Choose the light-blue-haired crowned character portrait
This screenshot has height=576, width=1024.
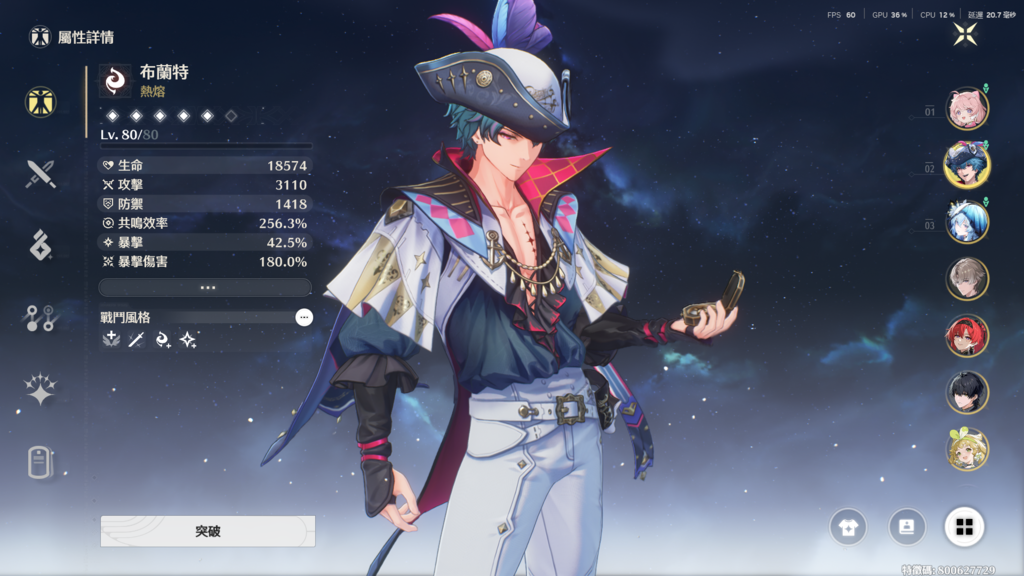[x=967, y=222]
